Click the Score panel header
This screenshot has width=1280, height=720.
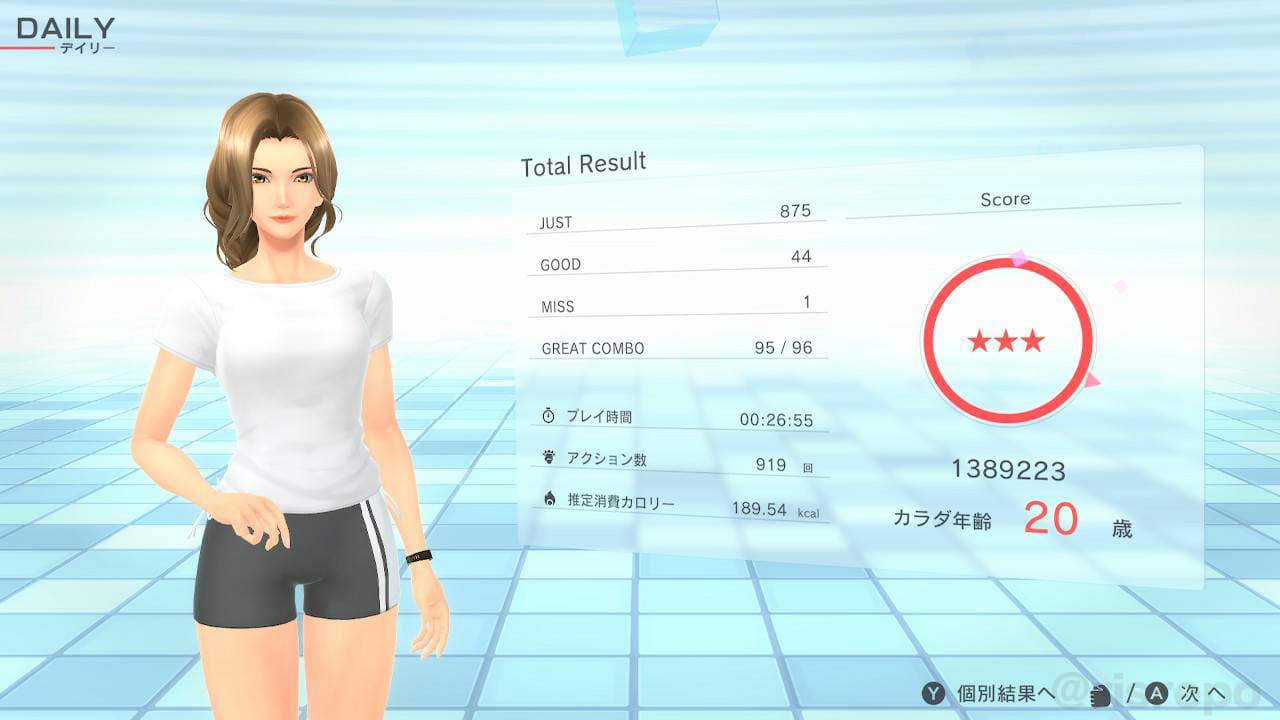click(1005, 199)
